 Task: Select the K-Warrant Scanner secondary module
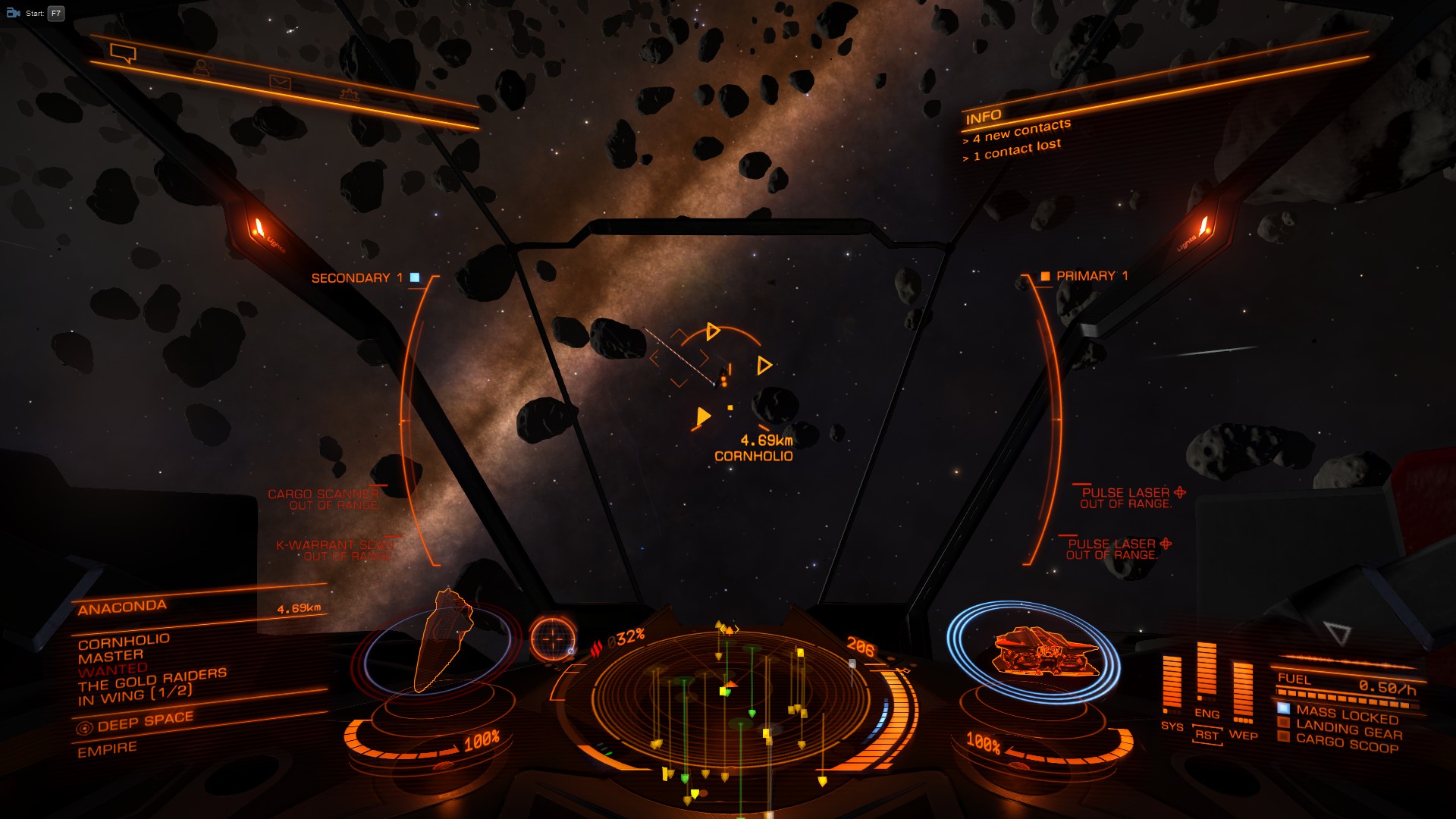[x=334, y=550]
